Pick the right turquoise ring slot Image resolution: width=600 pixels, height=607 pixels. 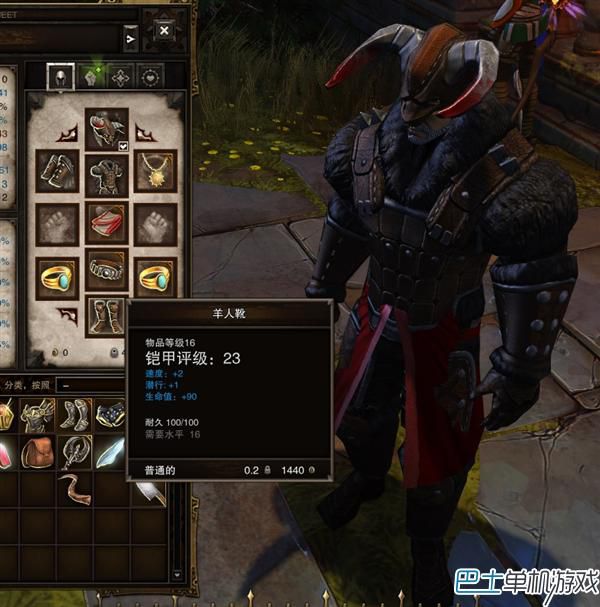(156, 278)
